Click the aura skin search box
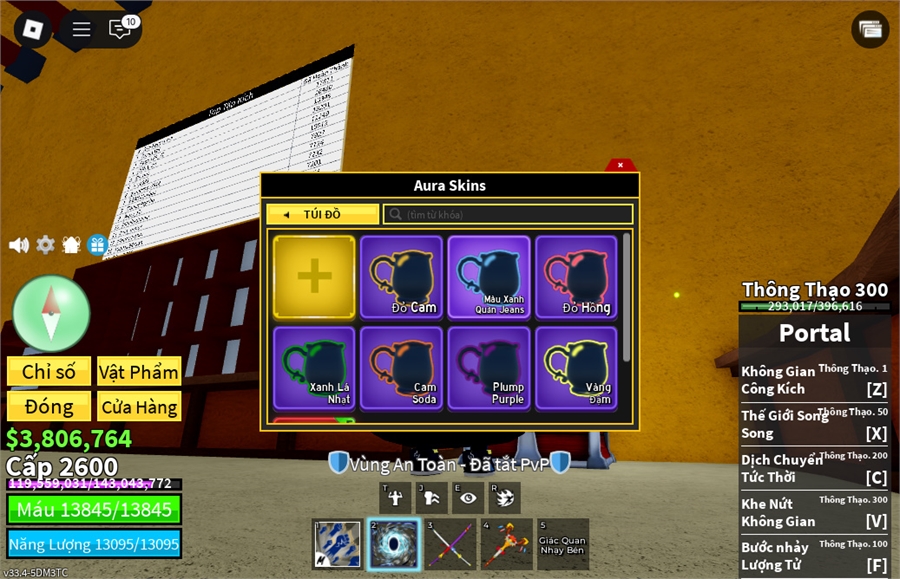 point(508,214)
